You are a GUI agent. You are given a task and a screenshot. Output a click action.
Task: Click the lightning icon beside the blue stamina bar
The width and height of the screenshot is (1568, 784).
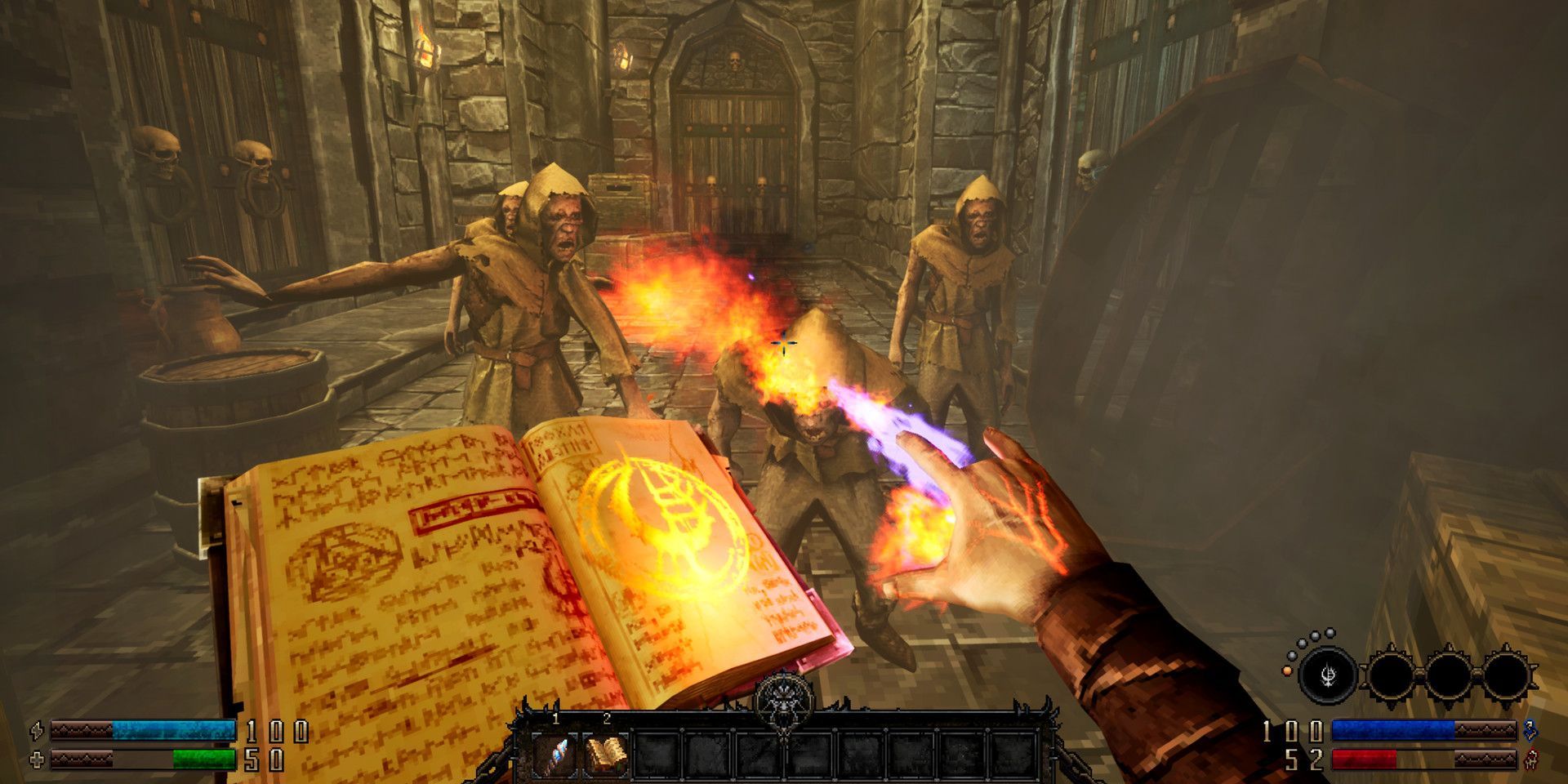(36, 731)
